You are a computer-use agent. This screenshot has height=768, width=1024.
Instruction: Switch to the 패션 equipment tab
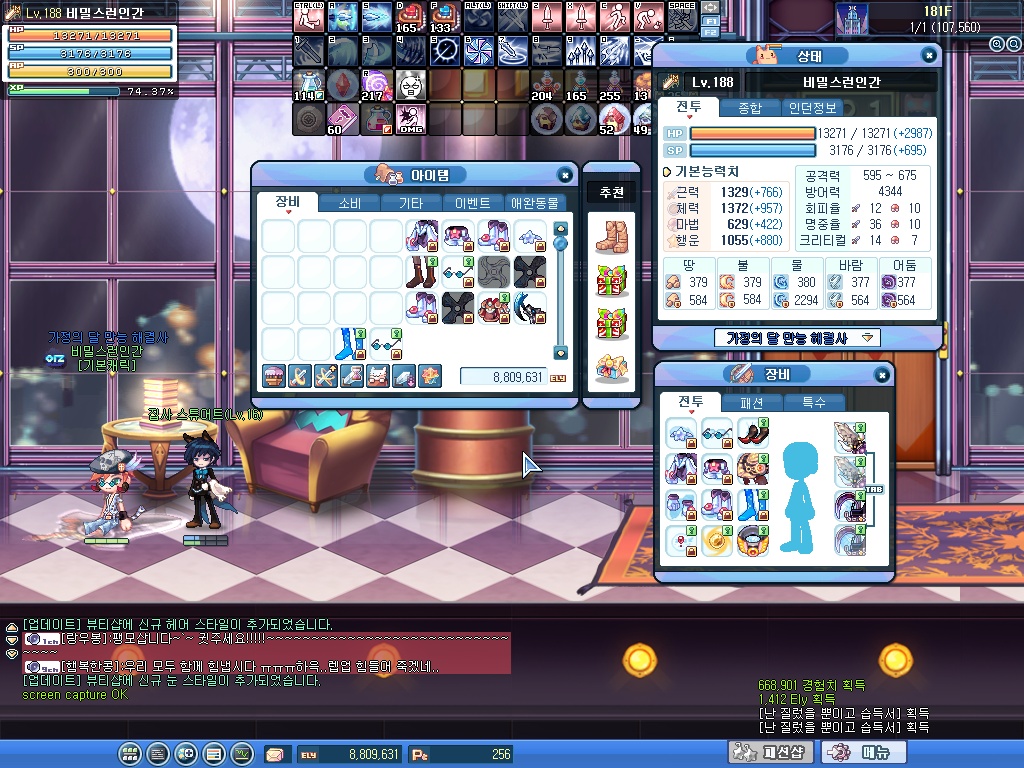point(753,402)
